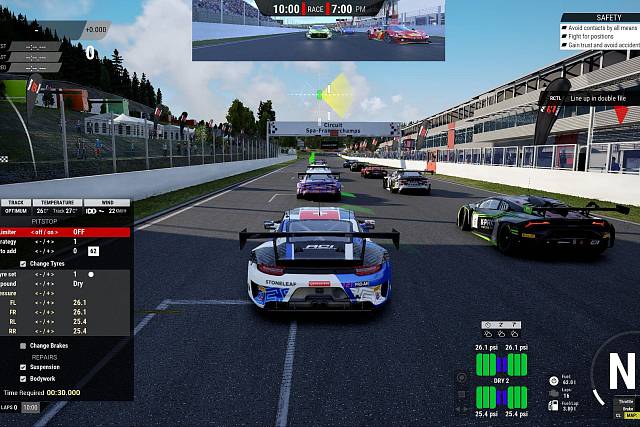Toggle the Bodywork repair checkbox

[x=23, y=378]
